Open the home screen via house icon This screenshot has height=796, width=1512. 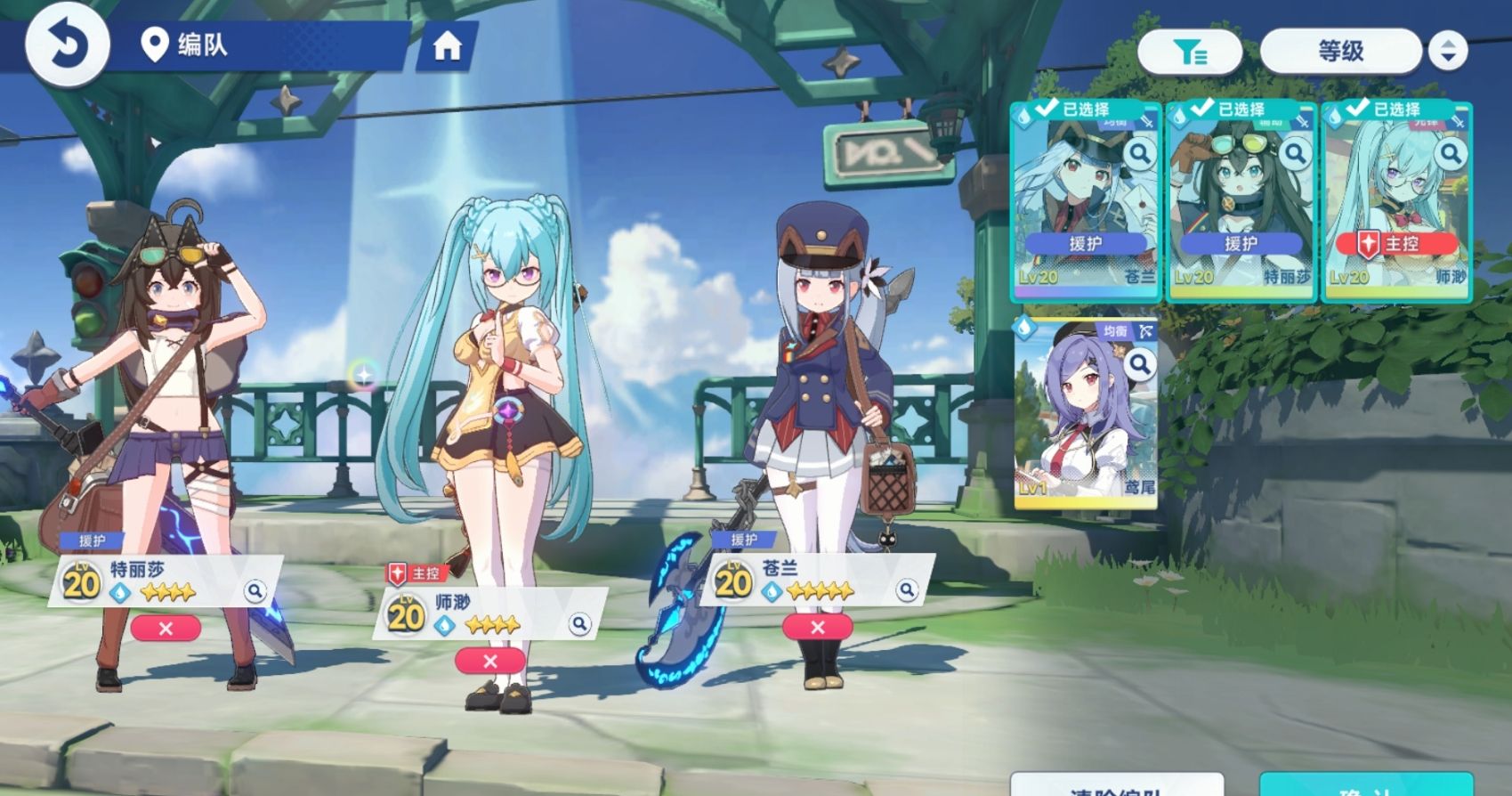click(447, 45)
